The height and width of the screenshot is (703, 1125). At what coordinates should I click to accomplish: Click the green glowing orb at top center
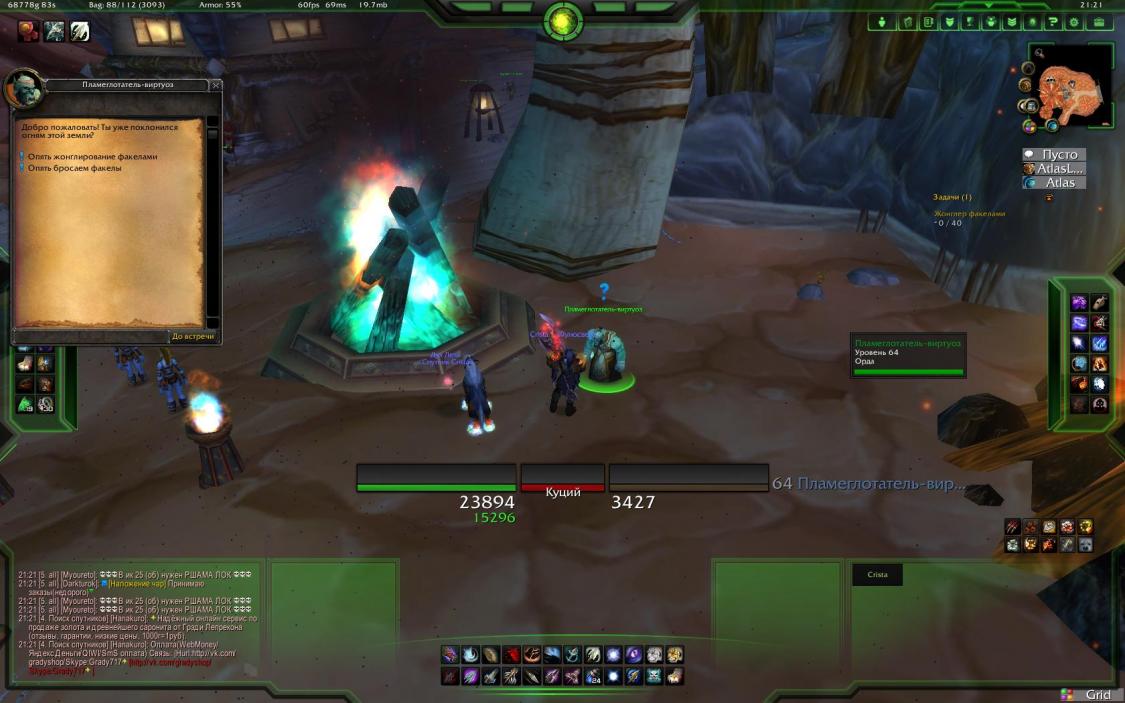click(x=563, y=20)
